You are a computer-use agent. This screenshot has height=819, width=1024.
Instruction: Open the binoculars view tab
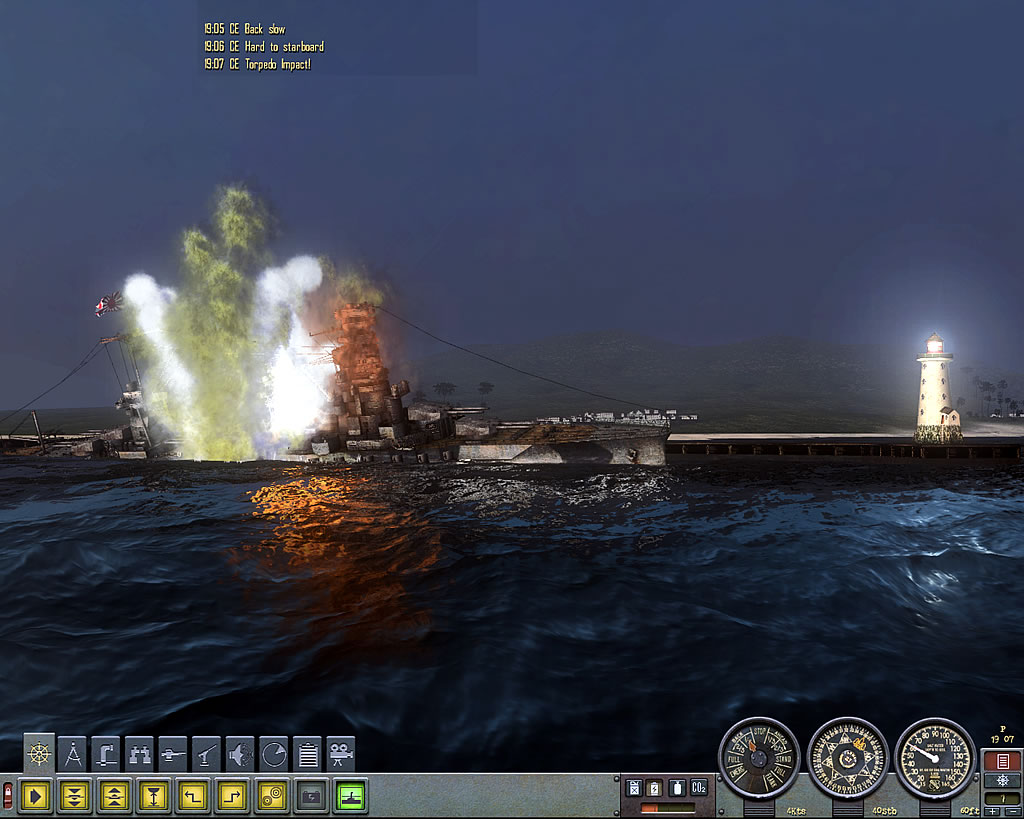click(140, 755)
